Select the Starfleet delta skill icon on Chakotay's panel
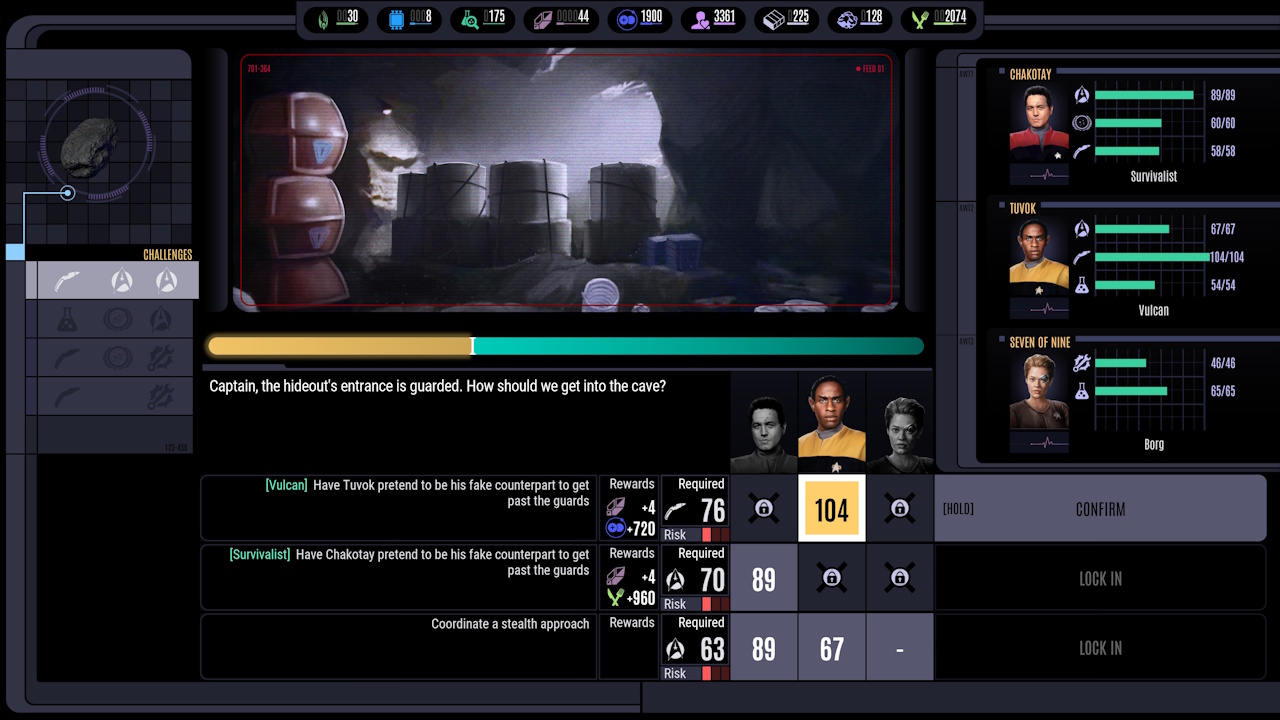Screen dimensions: 1280x720 pyautogui.click(x=1081, y=94)
